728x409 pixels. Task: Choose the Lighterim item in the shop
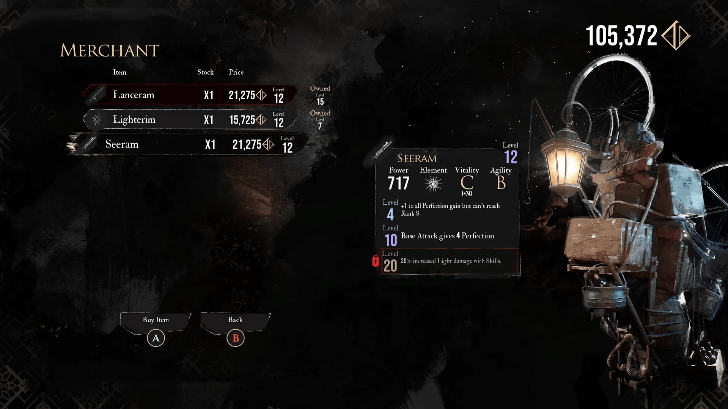point(190,120)
